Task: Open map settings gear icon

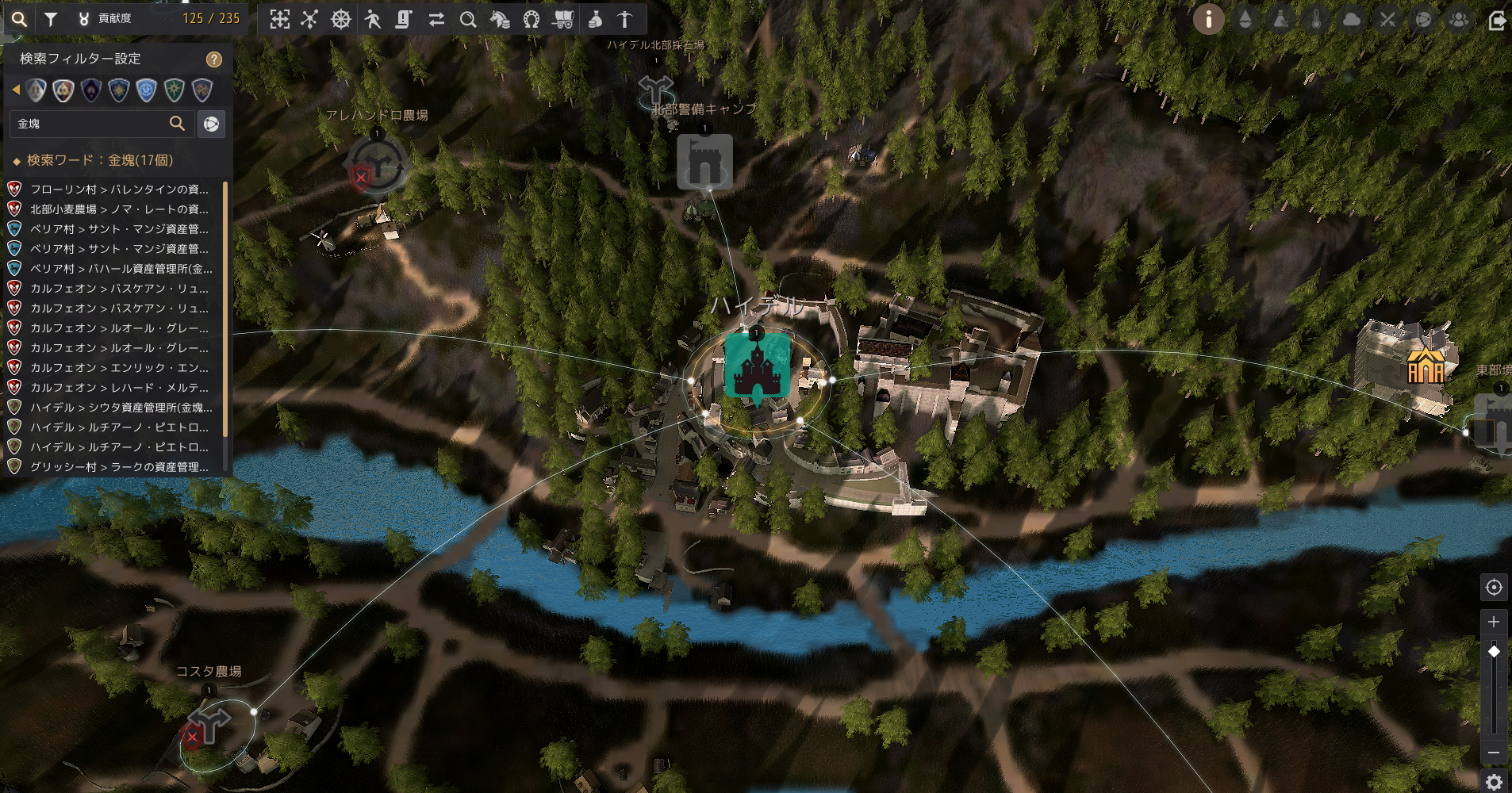Action: pyautogui.click(x=1494, y=780)
